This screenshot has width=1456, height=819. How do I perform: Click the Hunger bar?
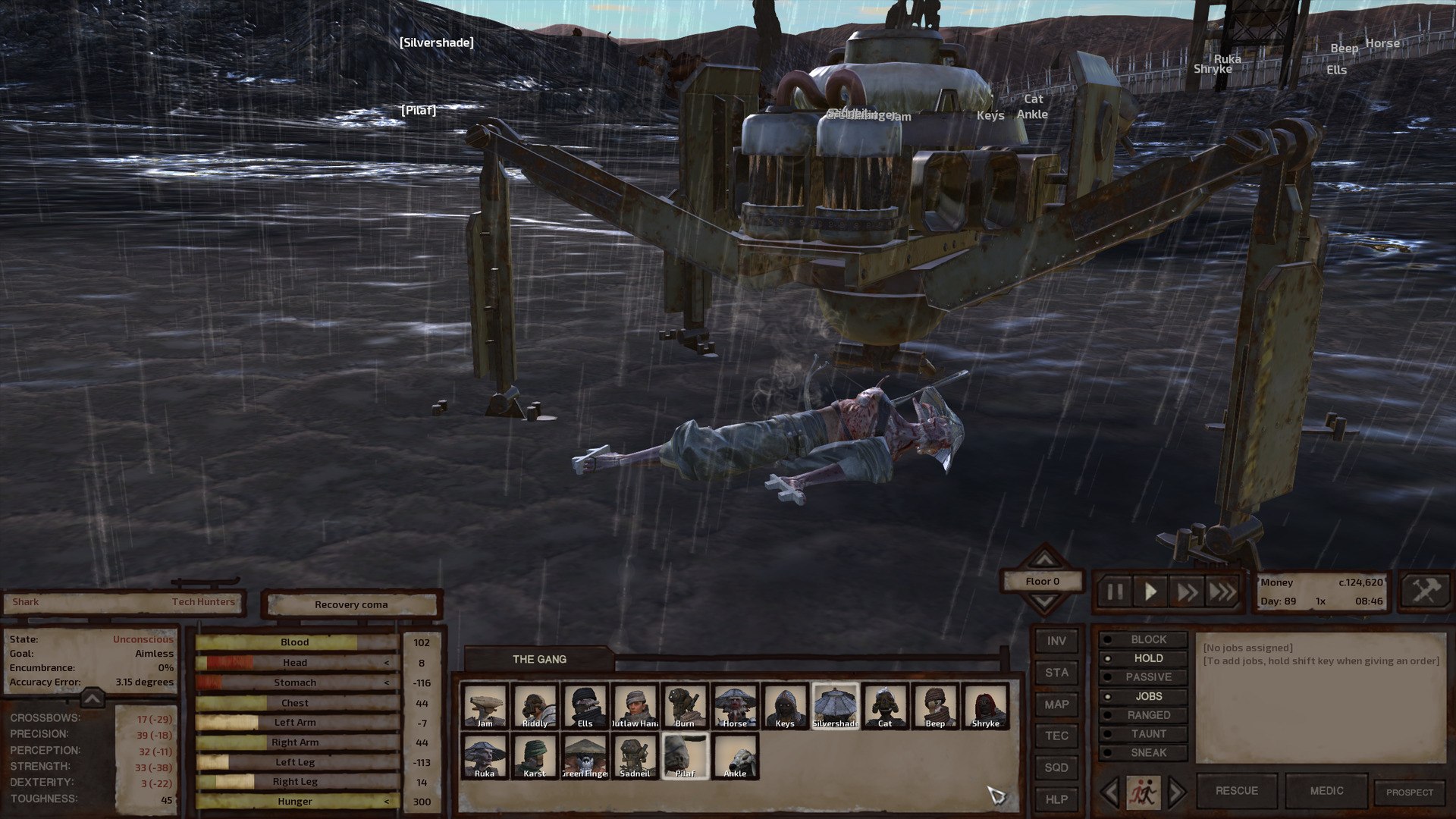pos(295,801)
